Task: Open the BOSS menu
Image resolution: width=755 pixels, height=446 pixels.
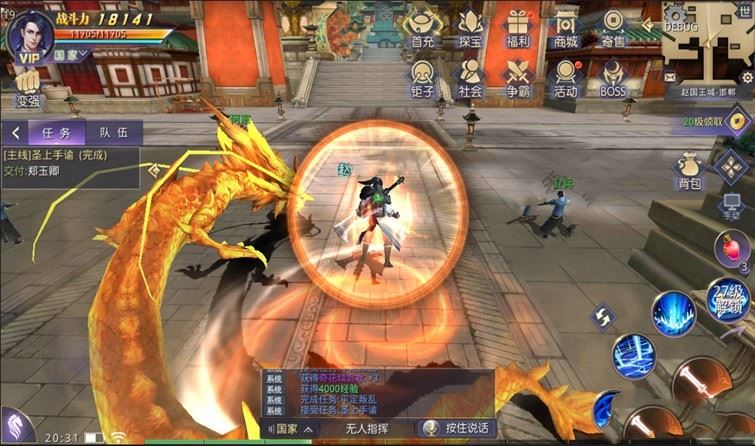Action: [613, 77]
